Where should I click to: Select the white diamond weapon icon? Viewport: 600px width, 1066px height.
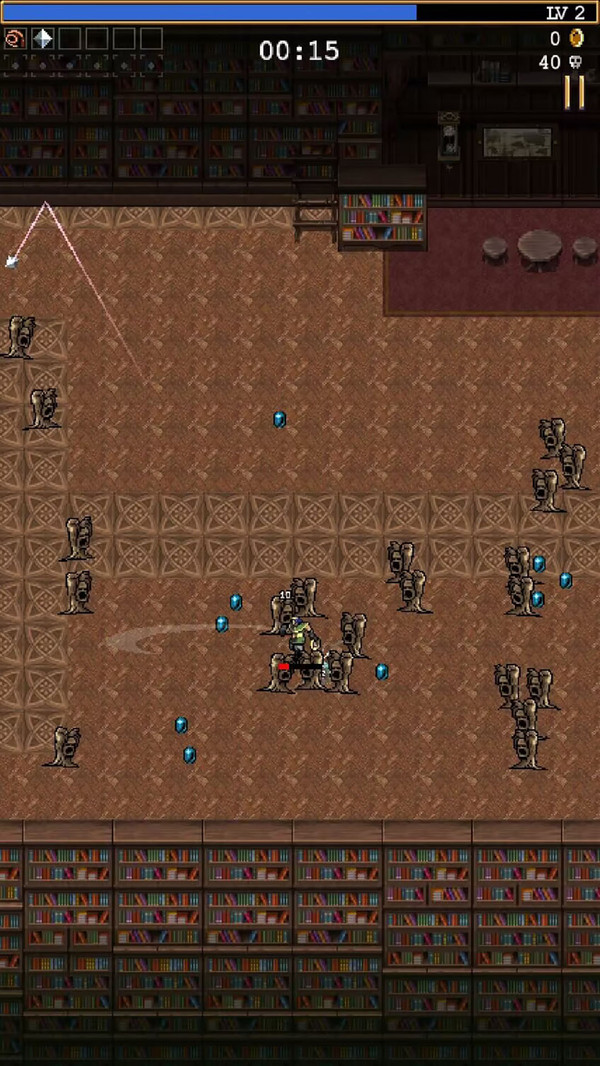(x=43, y=39)
